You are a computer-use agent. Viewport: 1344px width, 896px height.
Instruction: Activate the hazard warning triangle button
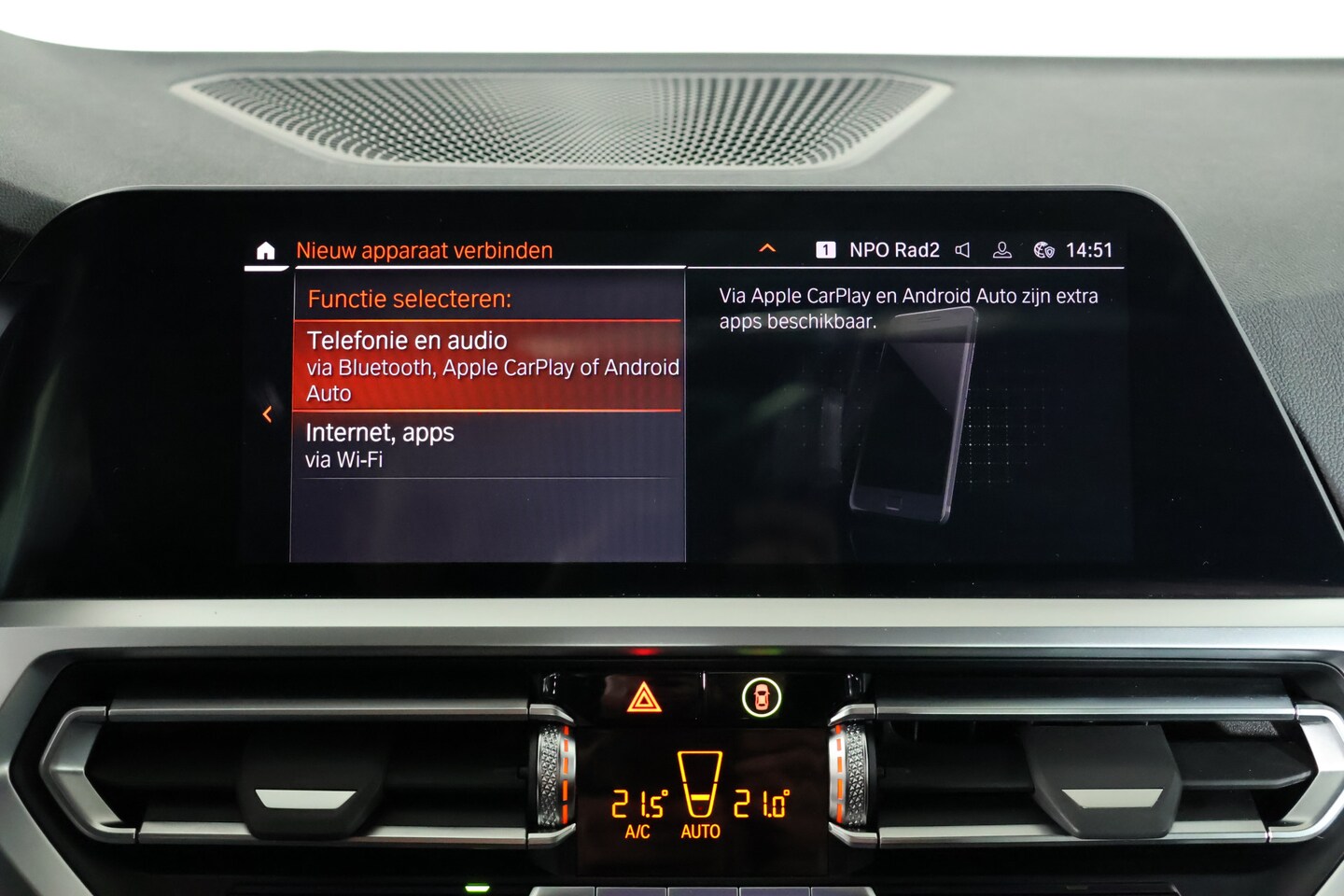tap(644, 697)
